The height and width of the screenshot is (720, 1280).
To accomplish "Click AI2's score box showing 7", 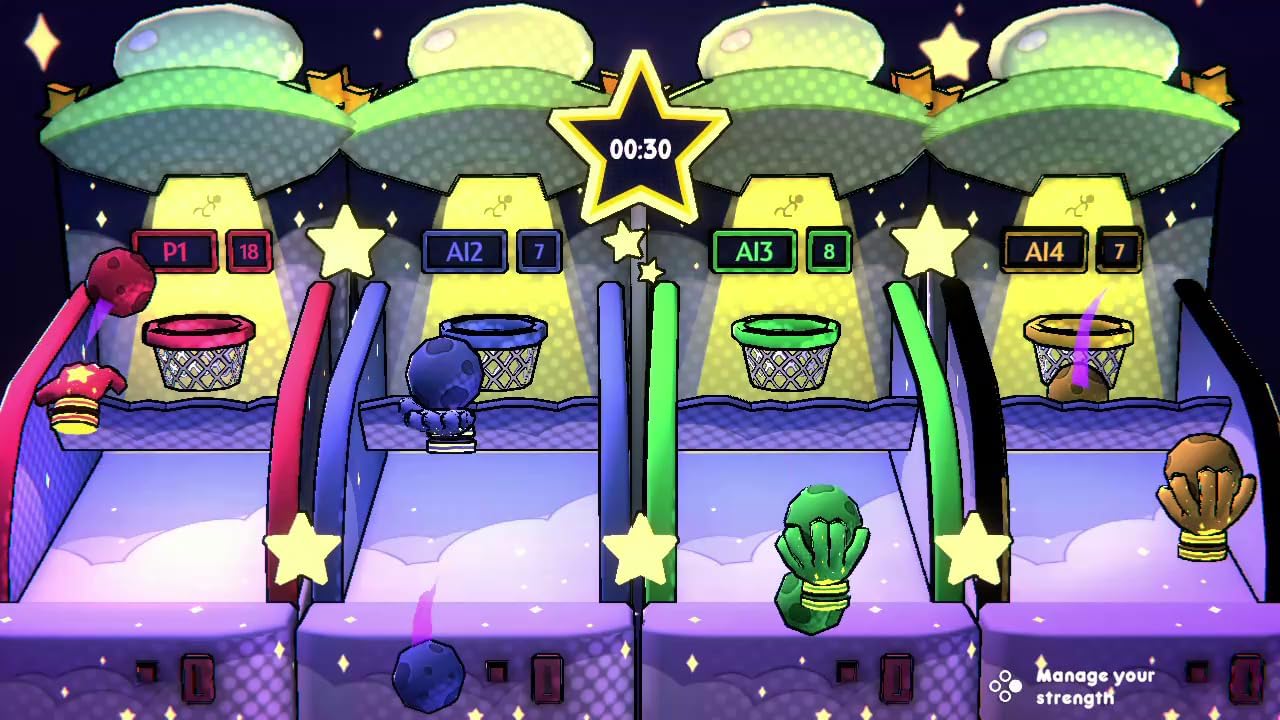I will click(539, 252).
